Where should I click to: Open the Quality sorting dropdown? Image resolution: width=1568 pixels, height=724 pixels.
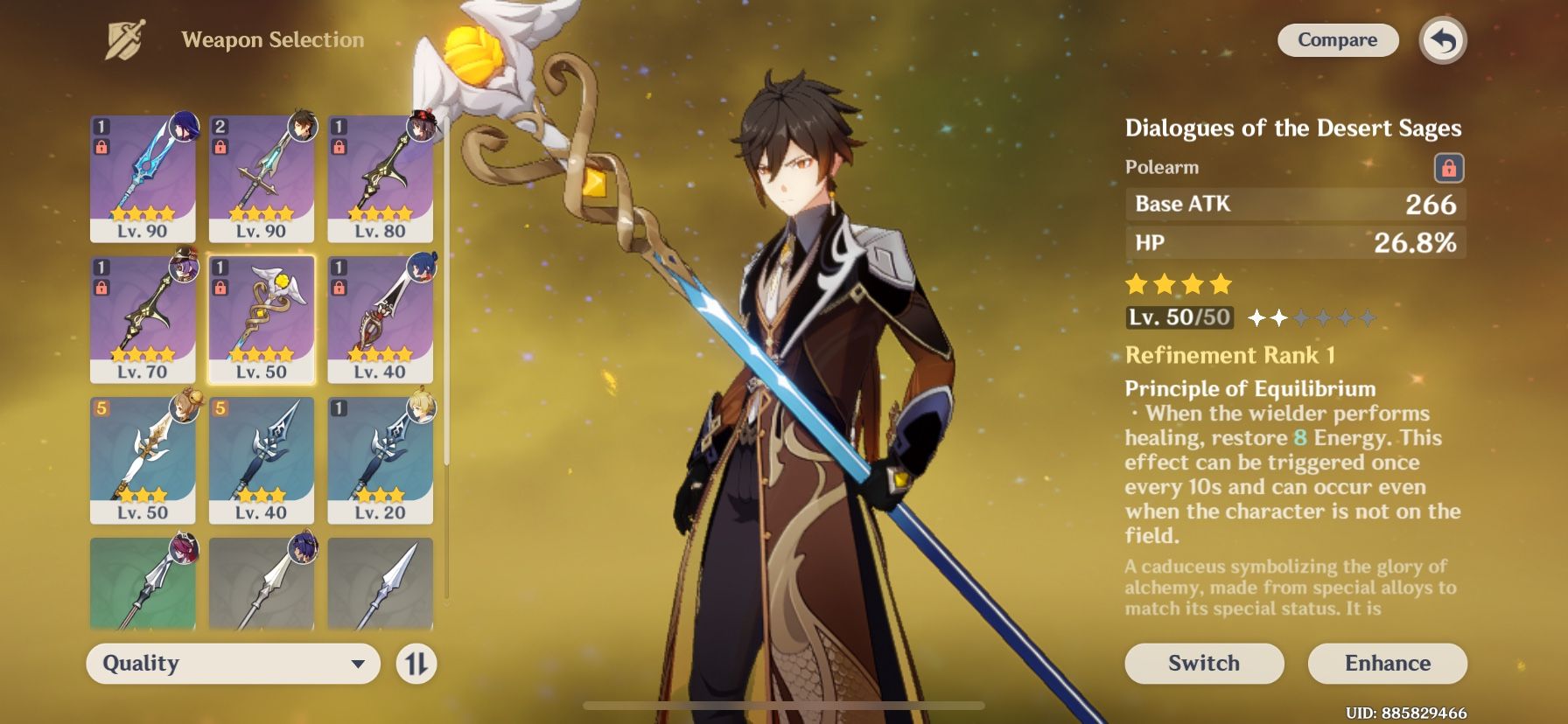pyautogui.click(x=232, y=664)
